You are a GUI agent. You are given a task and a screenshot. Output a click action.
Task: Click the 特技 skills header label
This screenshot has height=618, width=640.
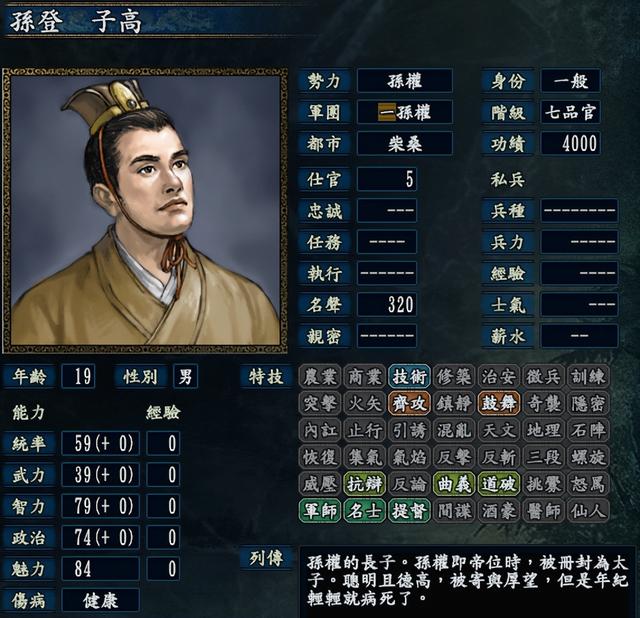pyautogui.click(x=265, y=376)
